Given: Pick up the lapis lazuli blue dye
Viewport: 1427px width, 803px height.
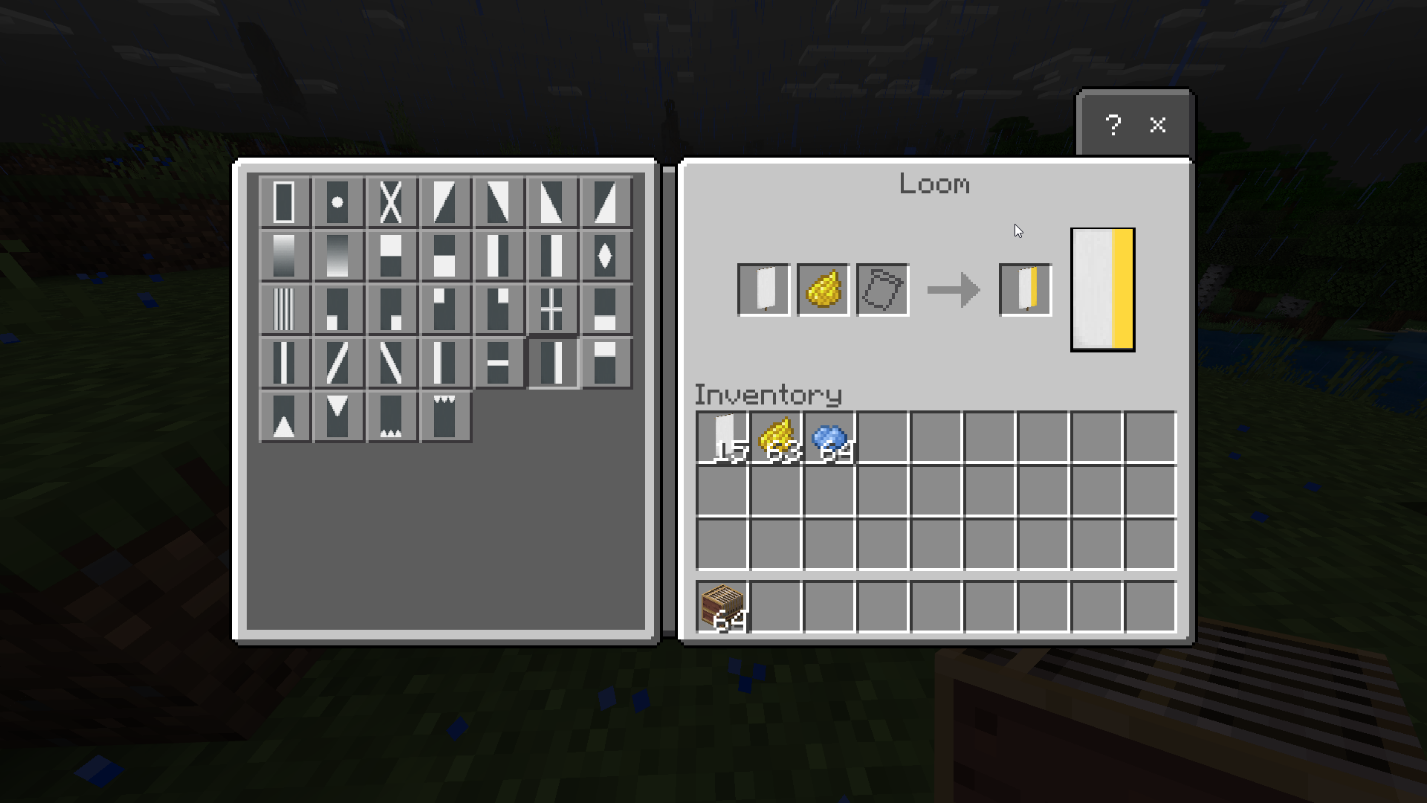Looking at the screenshot, I should (830, 433).
